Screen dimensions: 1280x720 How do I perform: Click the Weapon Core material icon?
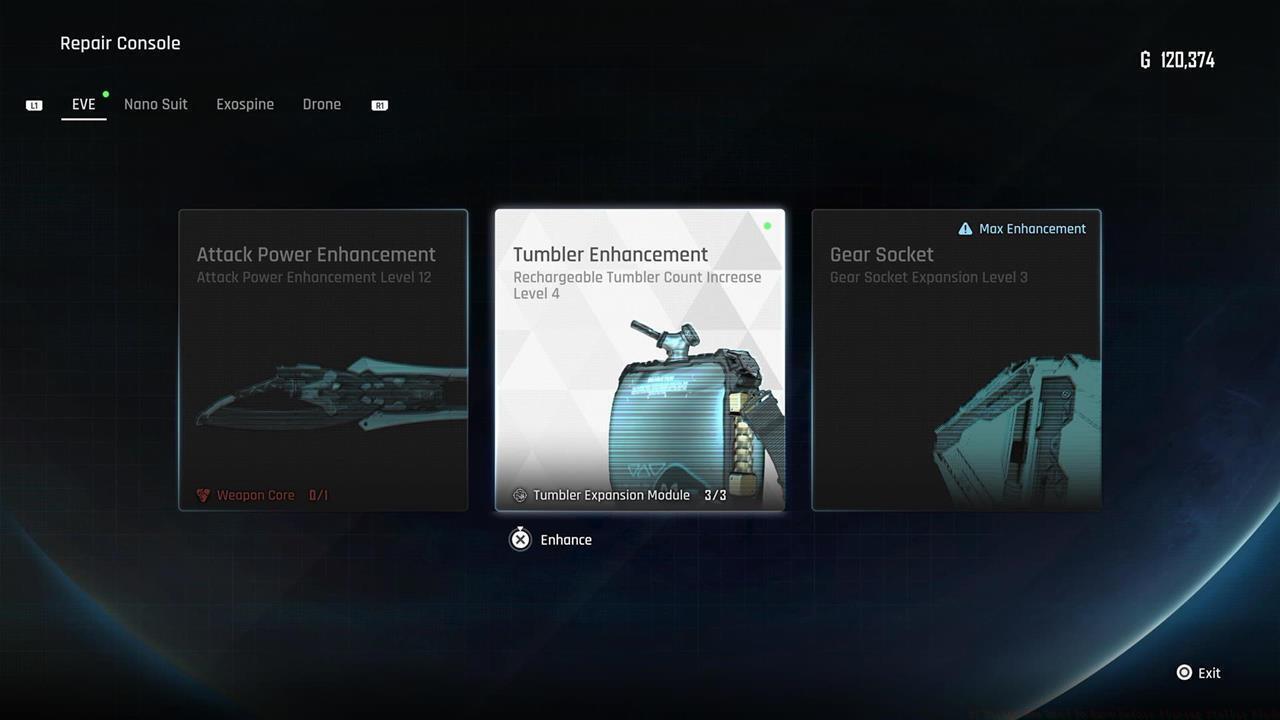tap(204, 494)
